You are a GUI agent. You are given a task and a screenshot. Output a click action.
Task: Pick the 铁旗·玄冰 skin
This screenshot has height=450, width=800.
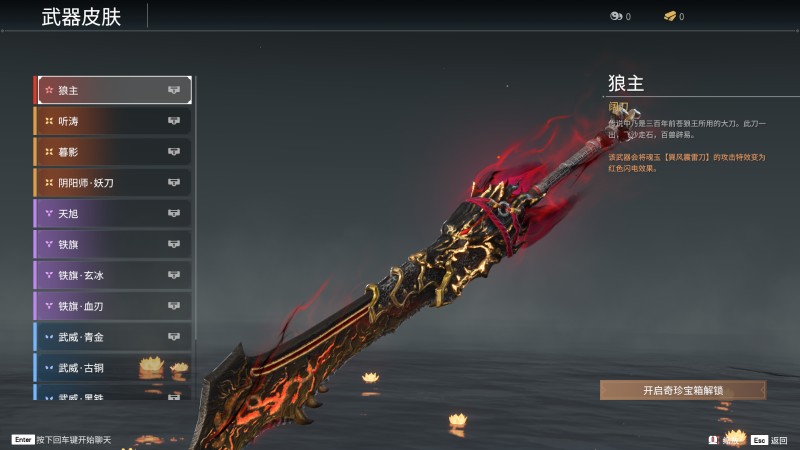(114, 275)
